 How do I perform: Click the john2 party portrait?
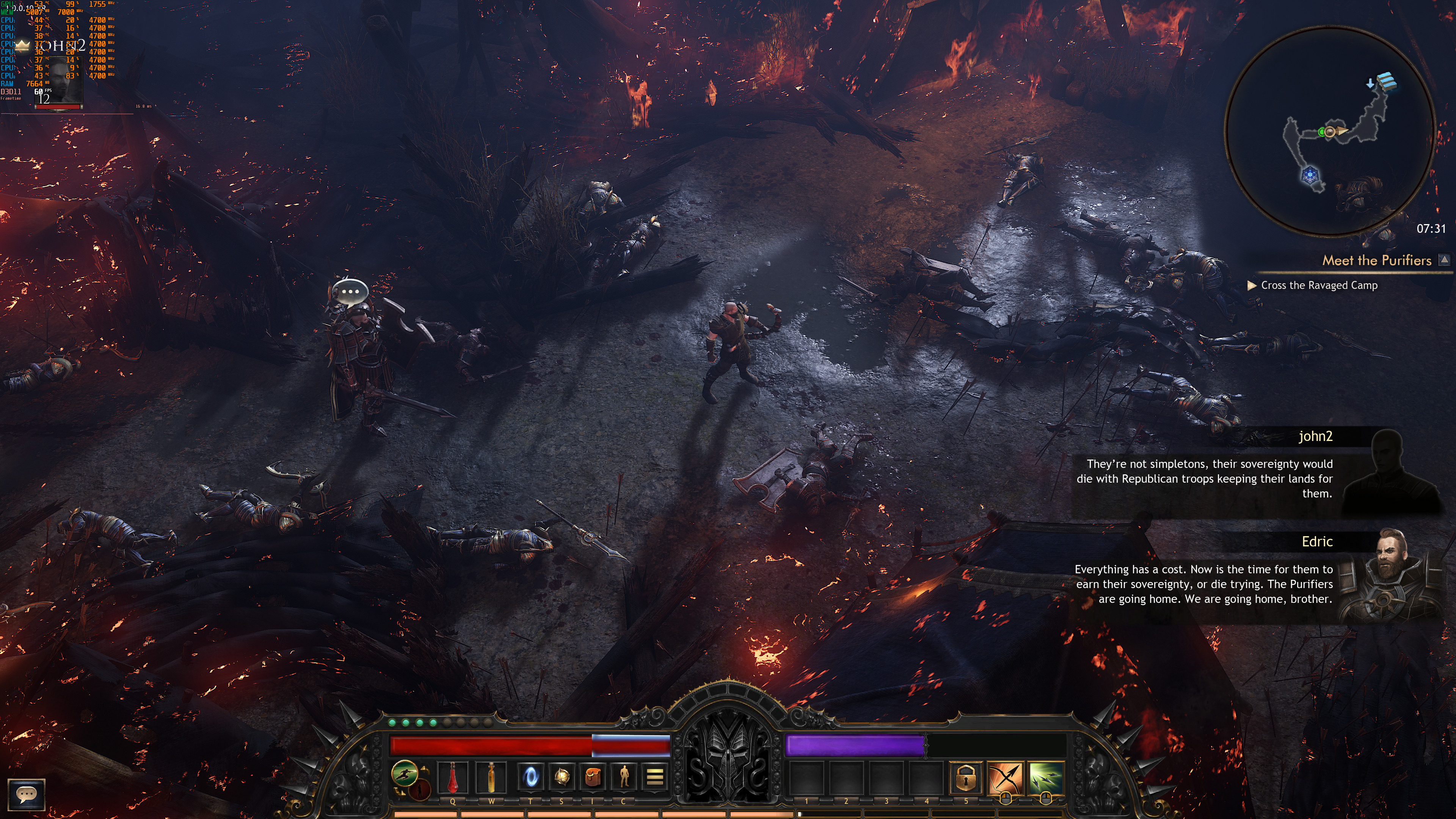[58, 79]
